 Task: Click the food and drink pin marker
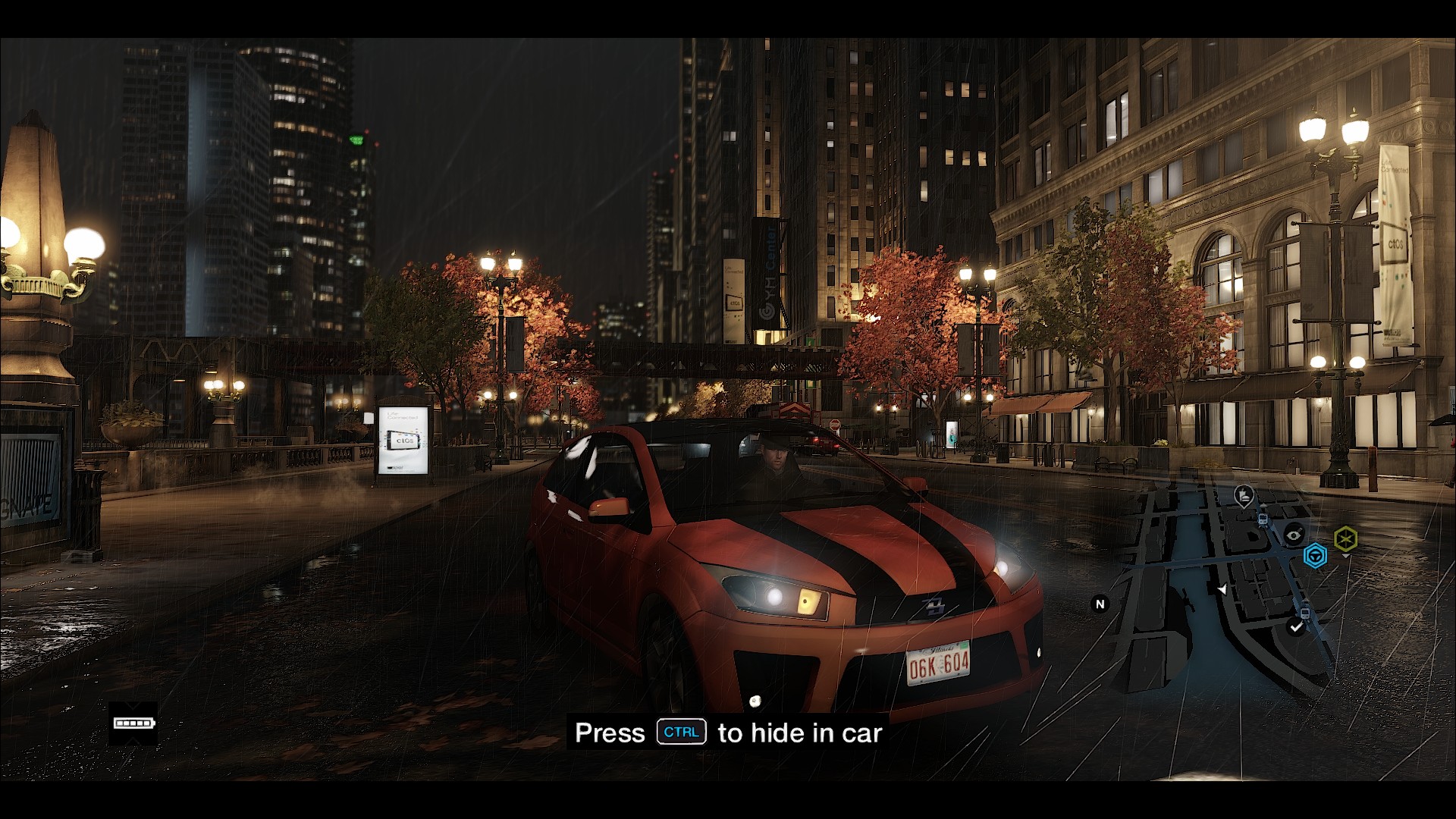coord(1243,497)
